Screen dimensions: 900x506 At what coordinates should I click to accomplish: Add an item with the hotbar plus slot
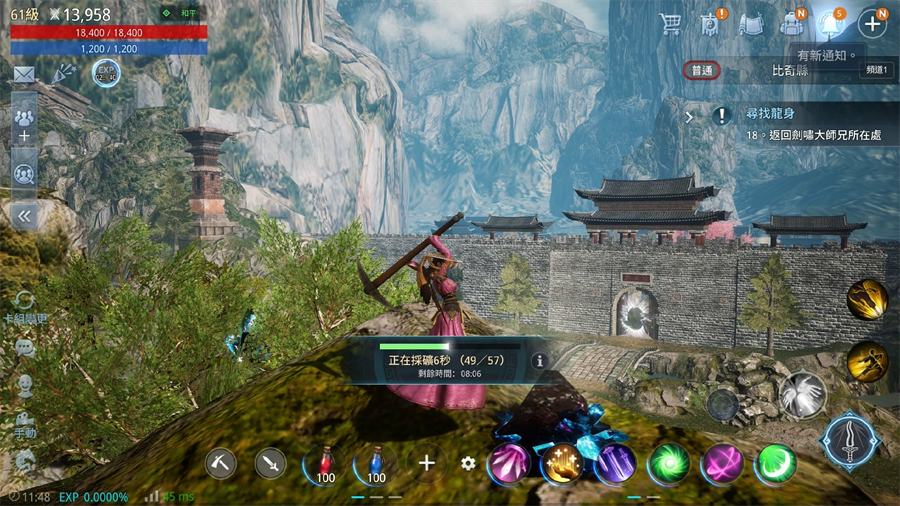427,463
